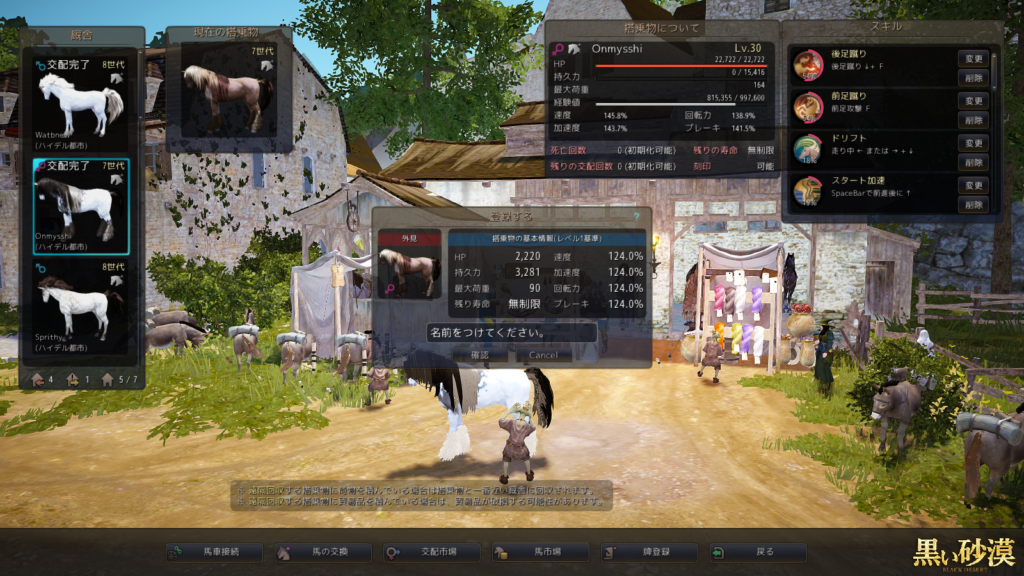
Task: Open 馬の交換 (horse exchange)
Action: coord(323,552)
